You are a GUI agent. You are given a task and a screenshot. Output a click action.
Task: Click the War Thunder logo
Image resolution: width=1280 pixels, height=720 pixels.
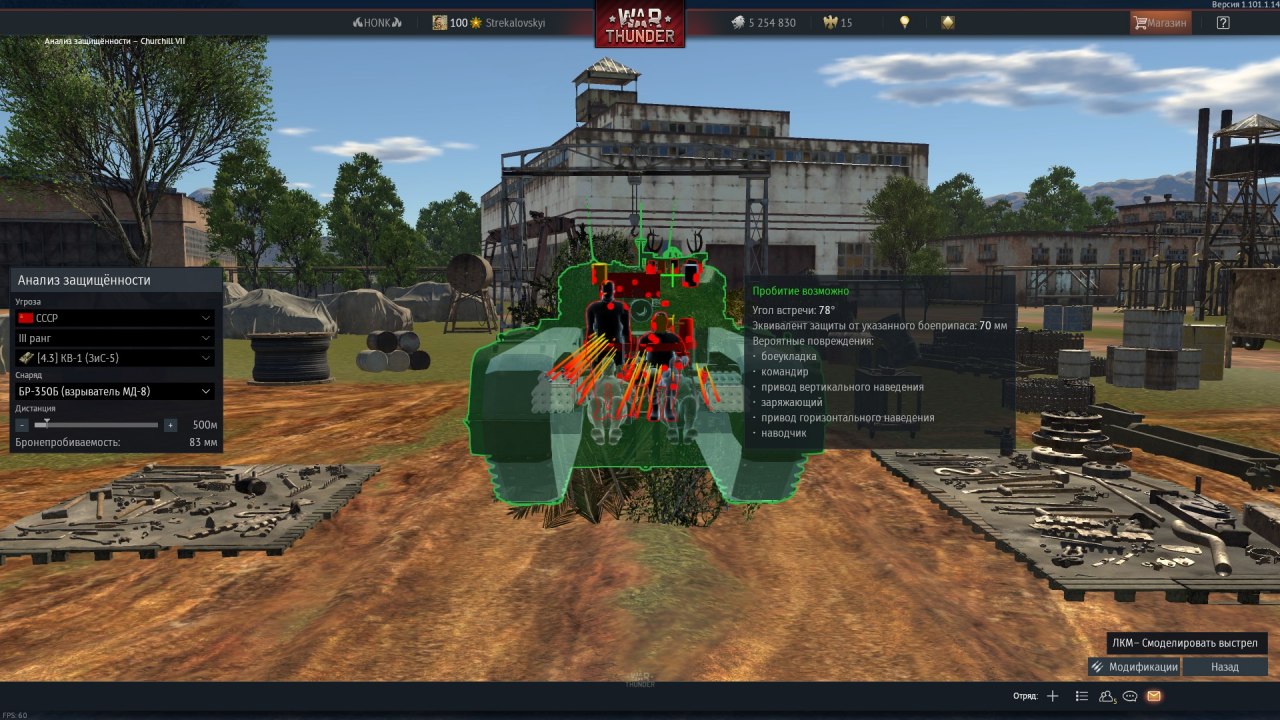[x=640, y=24]
